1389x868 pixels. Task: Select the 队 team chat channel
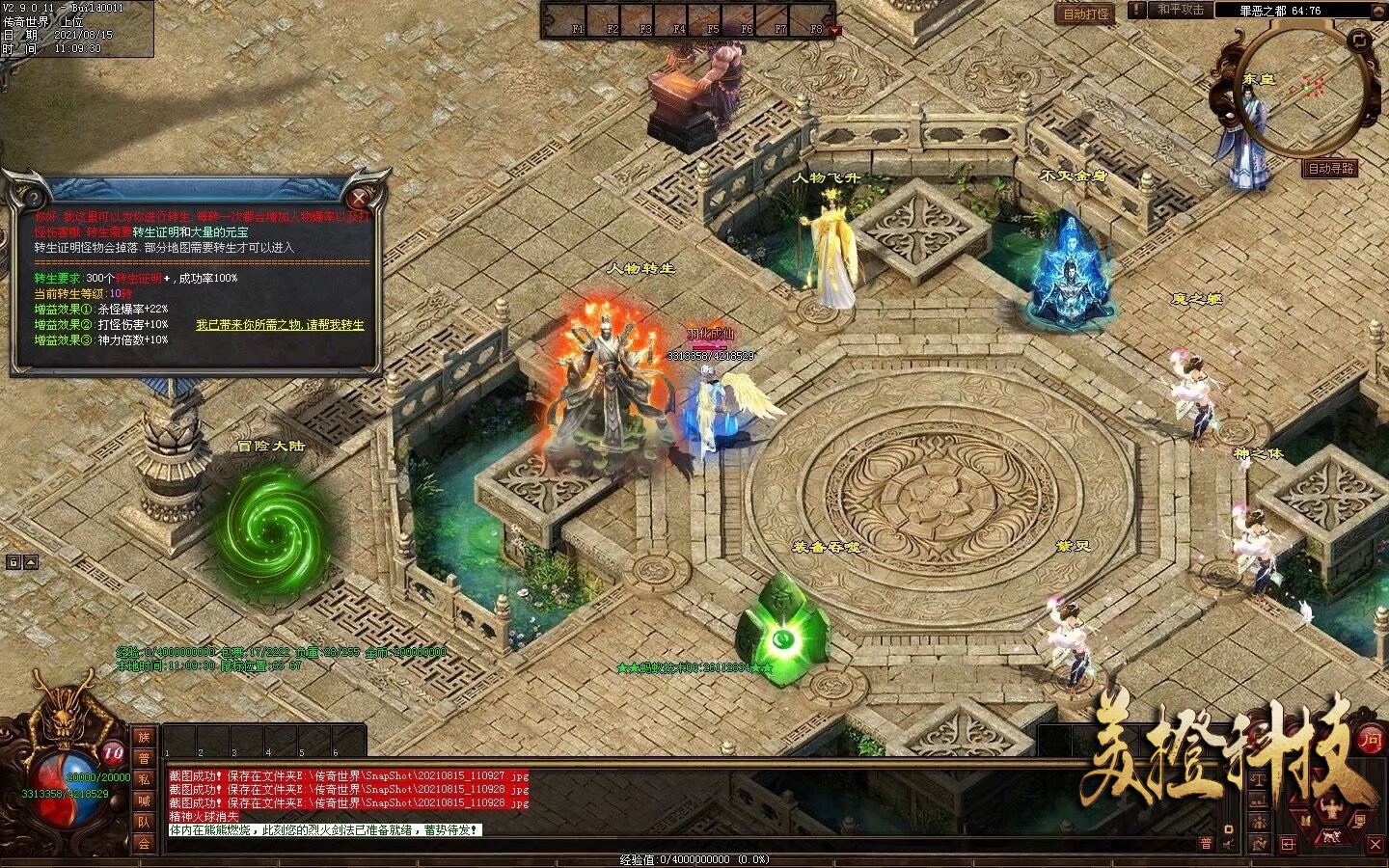click(145, 822)
